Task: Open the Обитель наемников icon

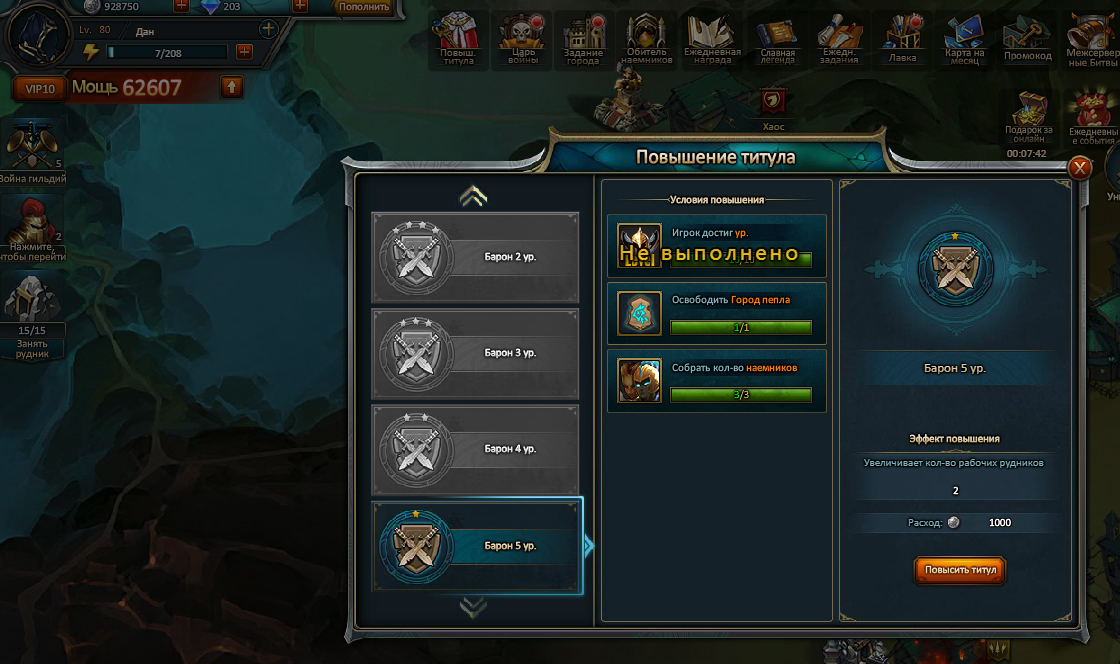Action: (x=646, y=39)
